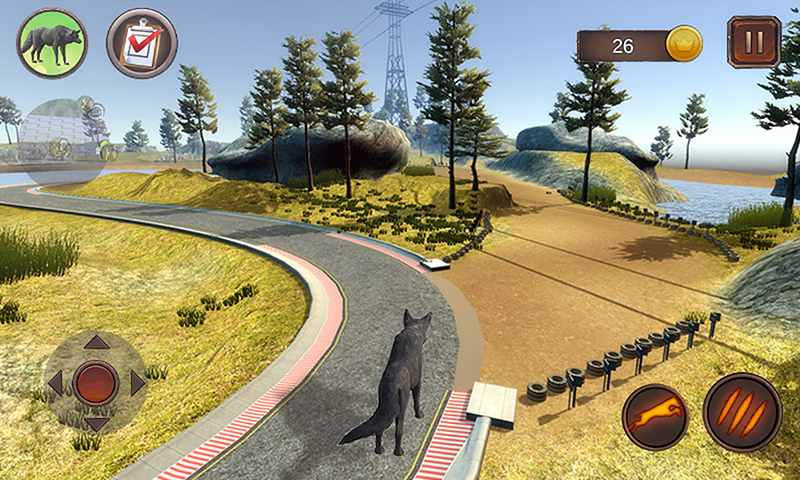The image size is (800, 480).
Task: Open the wolf character icon
Action: tap(52, 43)
